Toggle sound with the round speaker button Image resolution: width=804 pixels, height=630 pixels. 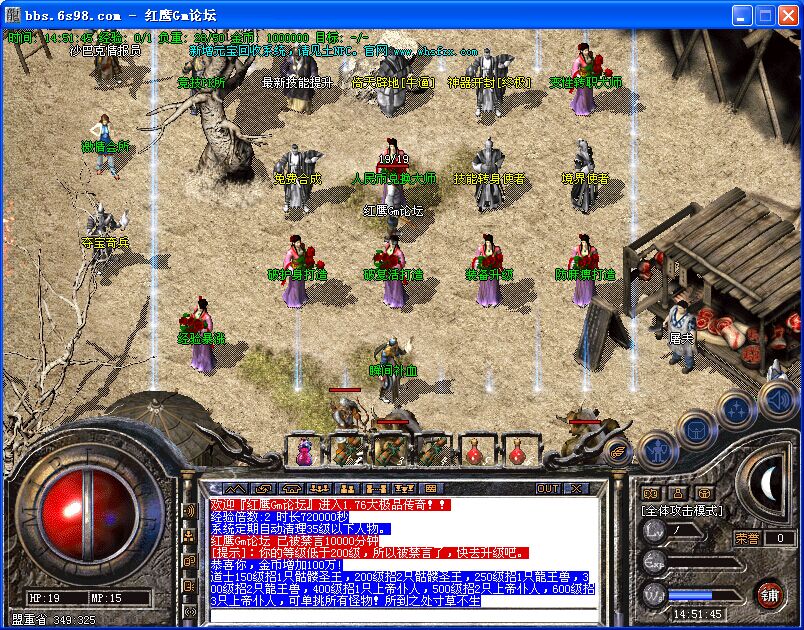778,399
